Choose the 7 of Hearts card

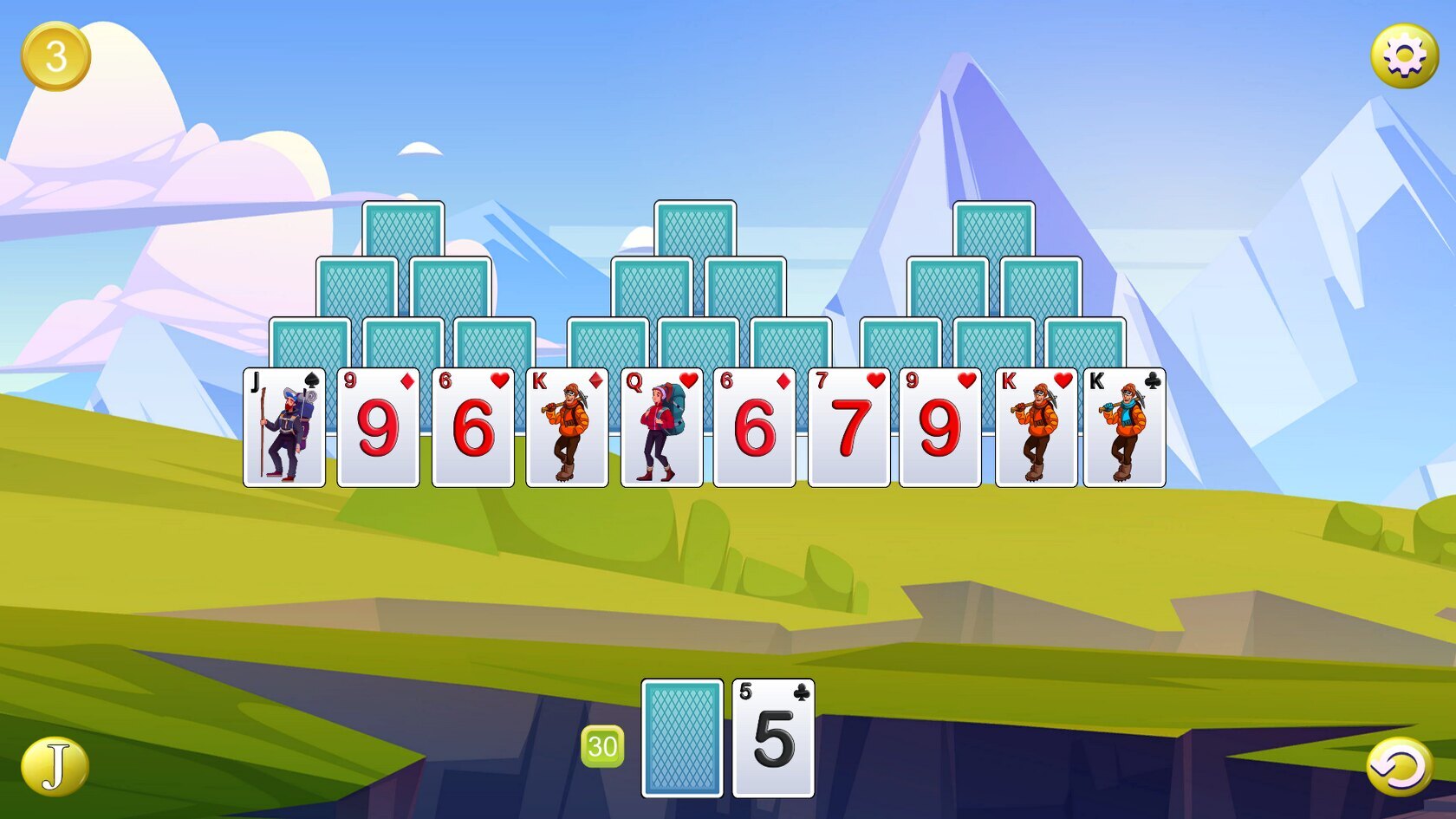pos(848,427)
